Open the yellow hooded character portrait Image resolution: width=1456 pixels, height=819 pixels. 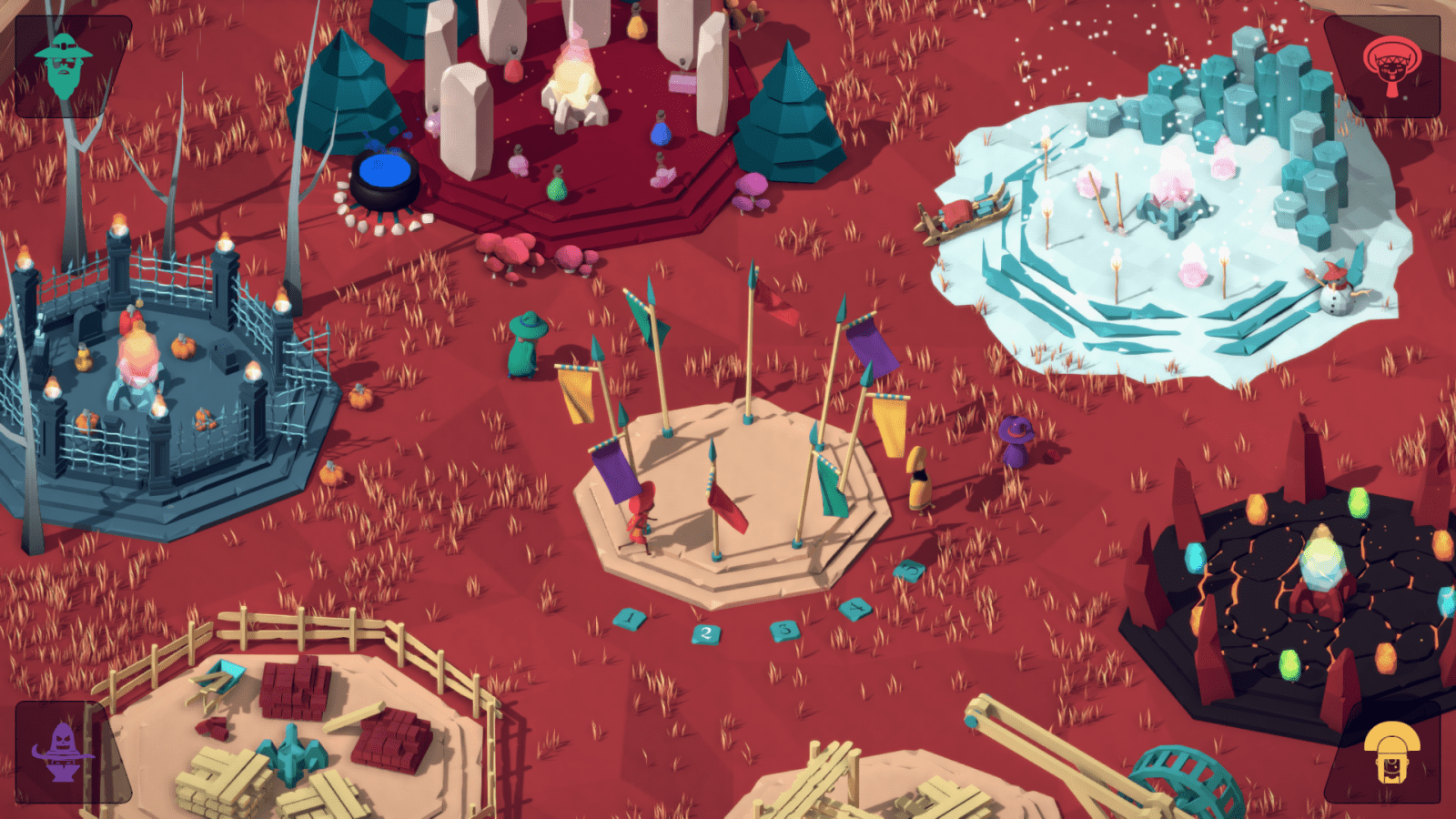click(x=1391, y=752)
